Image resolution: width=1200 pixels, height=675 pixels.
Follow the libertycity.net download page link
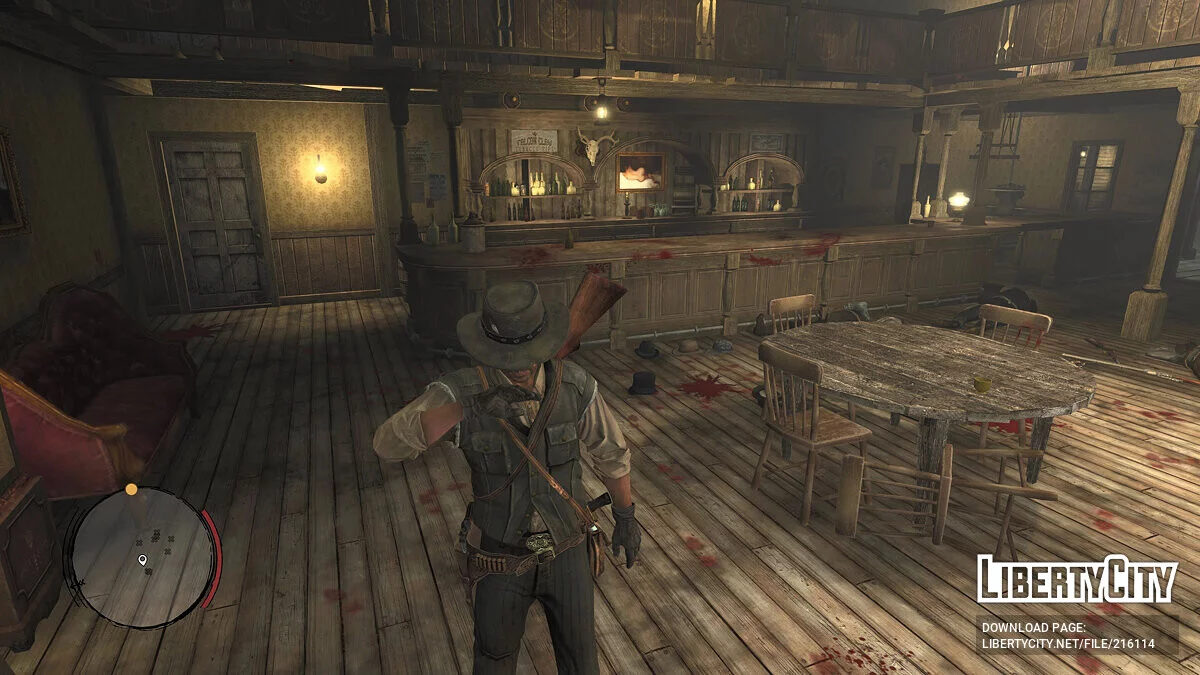pos(1068,644)
